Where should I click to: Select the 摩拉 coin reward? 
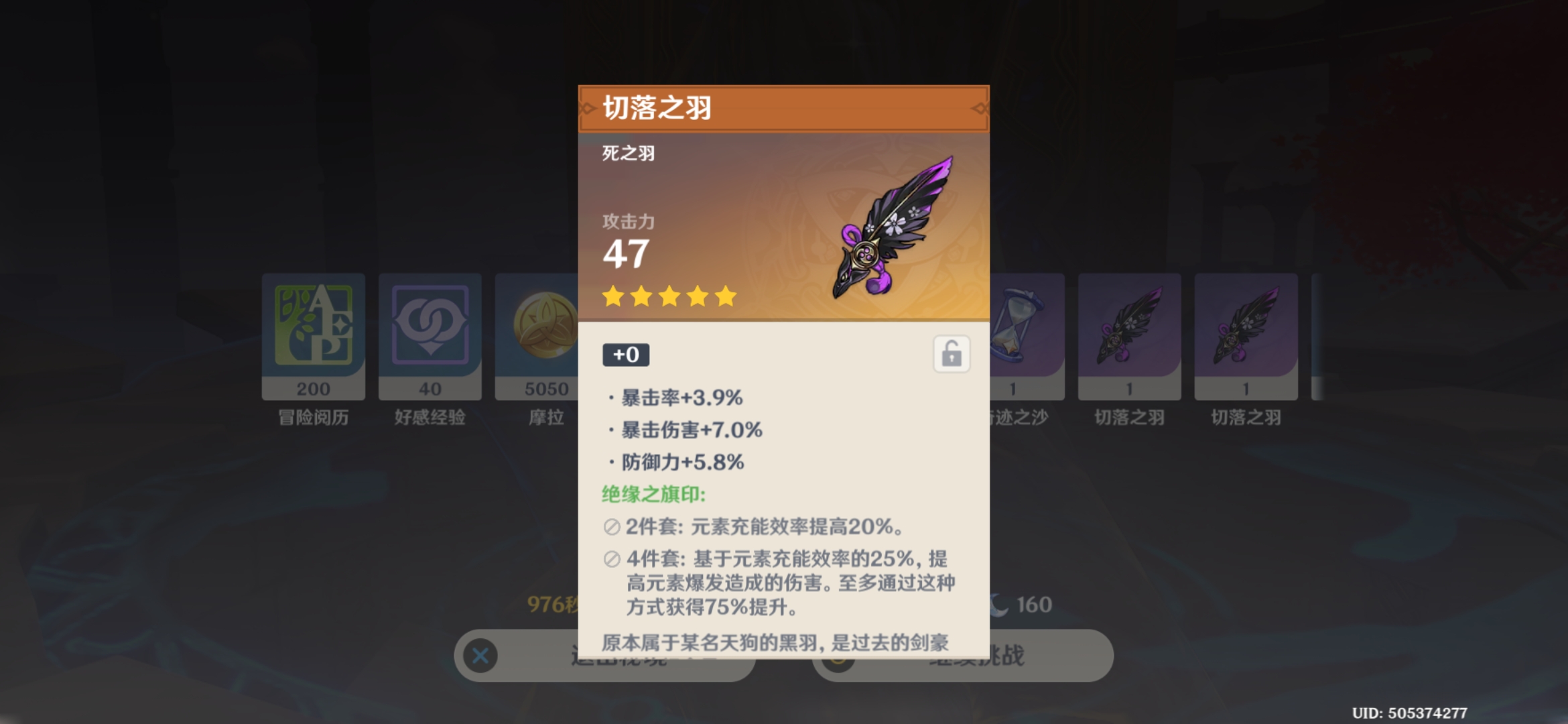tap(538, 326)
